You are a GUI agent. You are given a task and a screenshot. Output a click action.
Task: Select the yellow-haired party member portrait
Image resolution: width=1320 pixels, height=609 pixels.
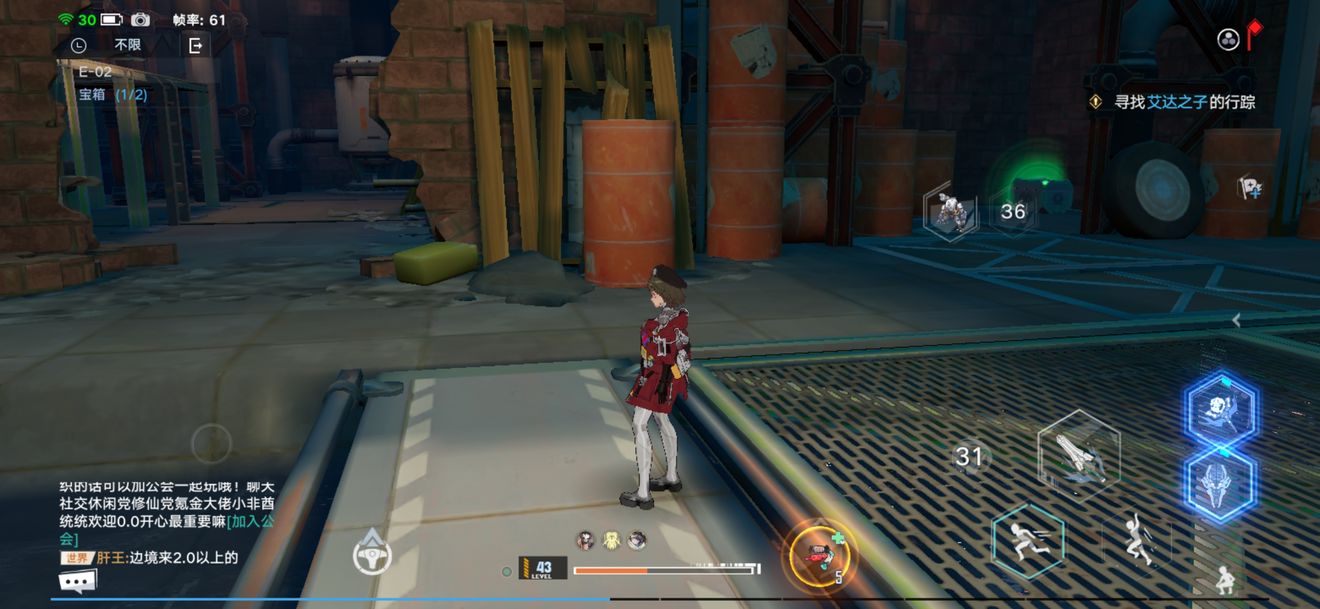tap(611, 541)
